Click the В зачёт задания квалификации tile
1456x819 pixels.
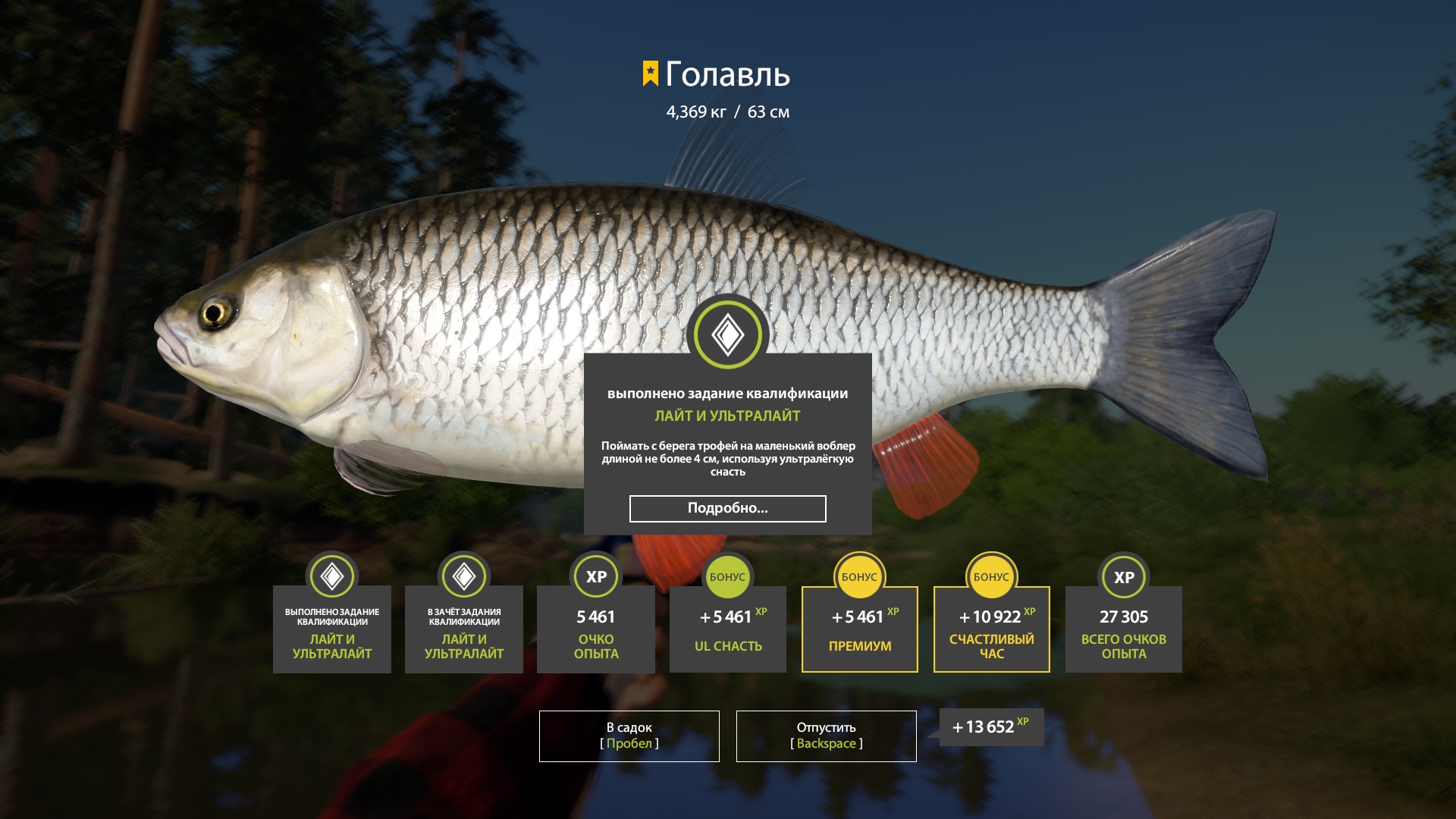tap(464, 629)
